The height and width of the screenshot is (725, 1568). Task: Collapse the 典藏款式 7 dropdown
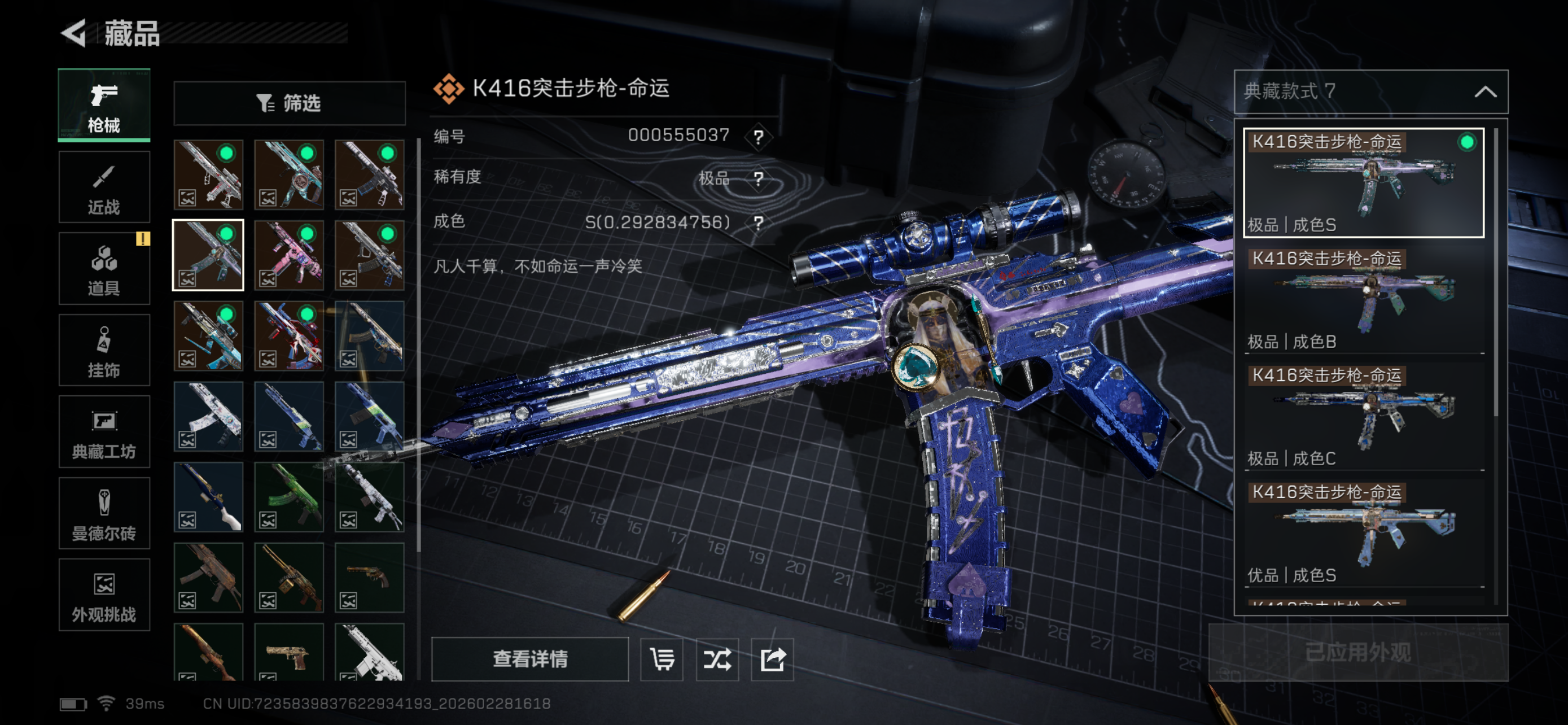[x=1485, y=92]
